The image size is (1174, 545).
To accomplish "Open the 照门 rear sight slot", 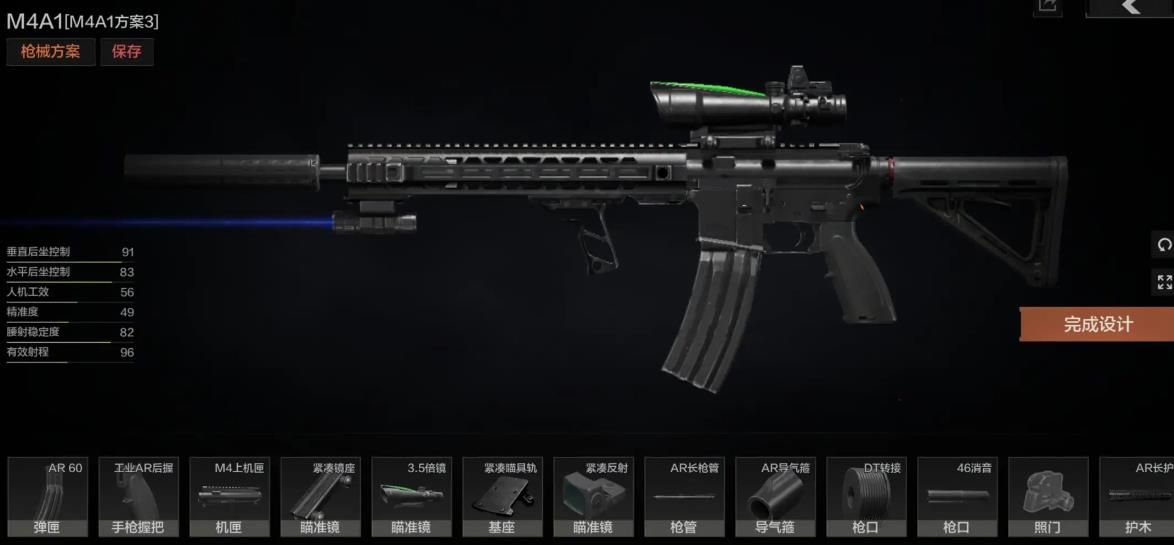I will [x=1048, y=497].
